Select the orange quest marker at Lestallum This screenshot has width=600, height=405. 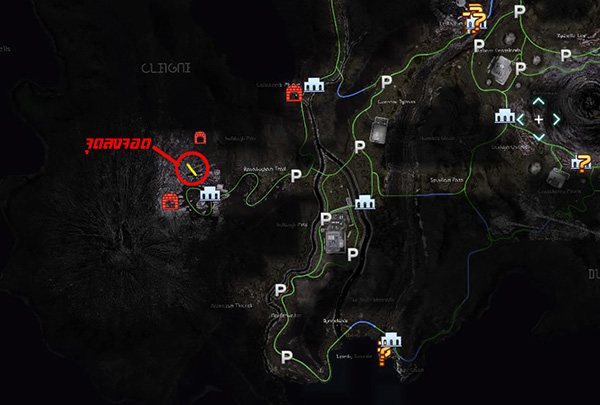point(479,17)
